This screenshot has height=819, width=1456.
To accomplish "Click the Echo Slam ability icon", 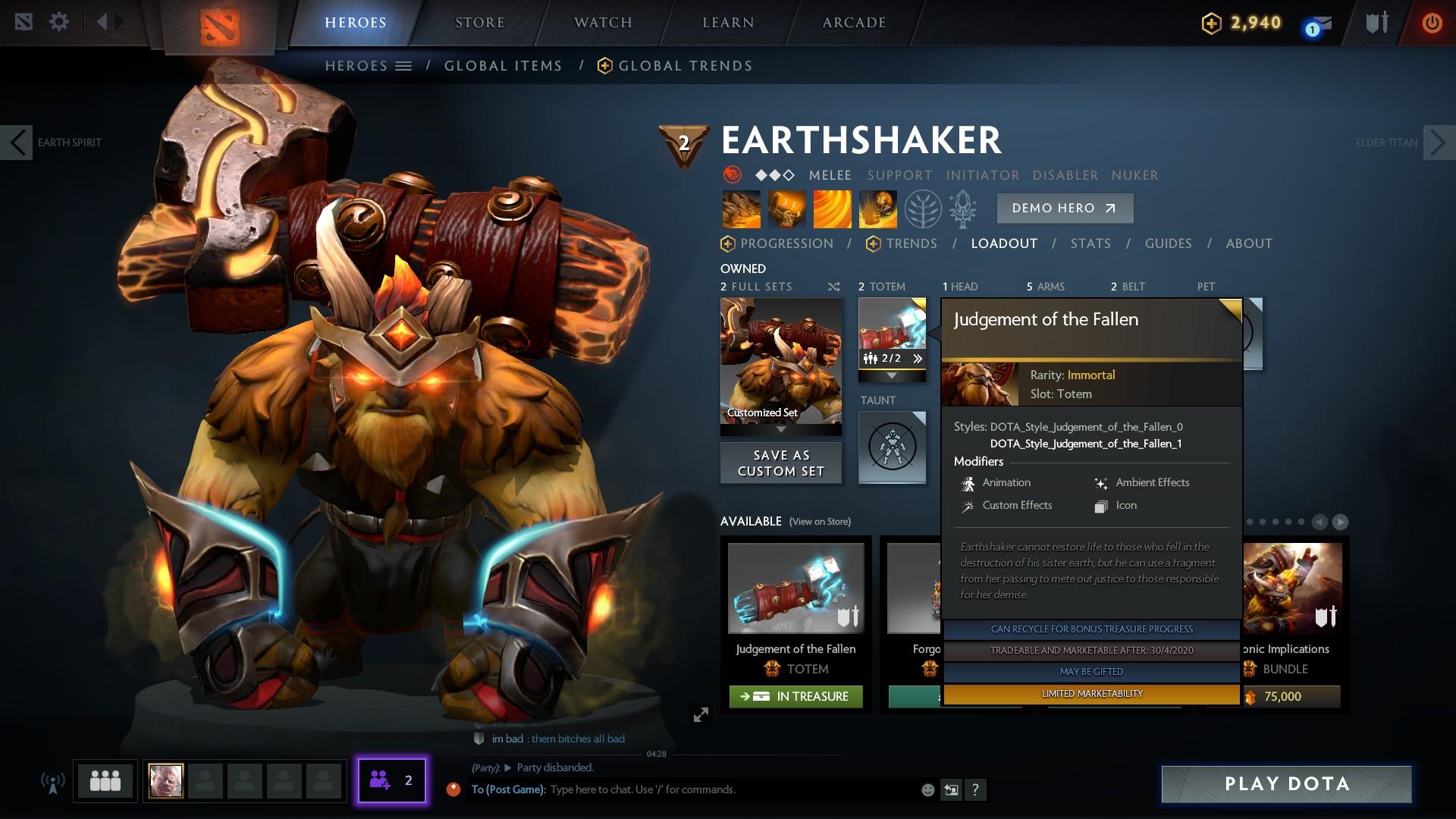I will pos(877,209).
